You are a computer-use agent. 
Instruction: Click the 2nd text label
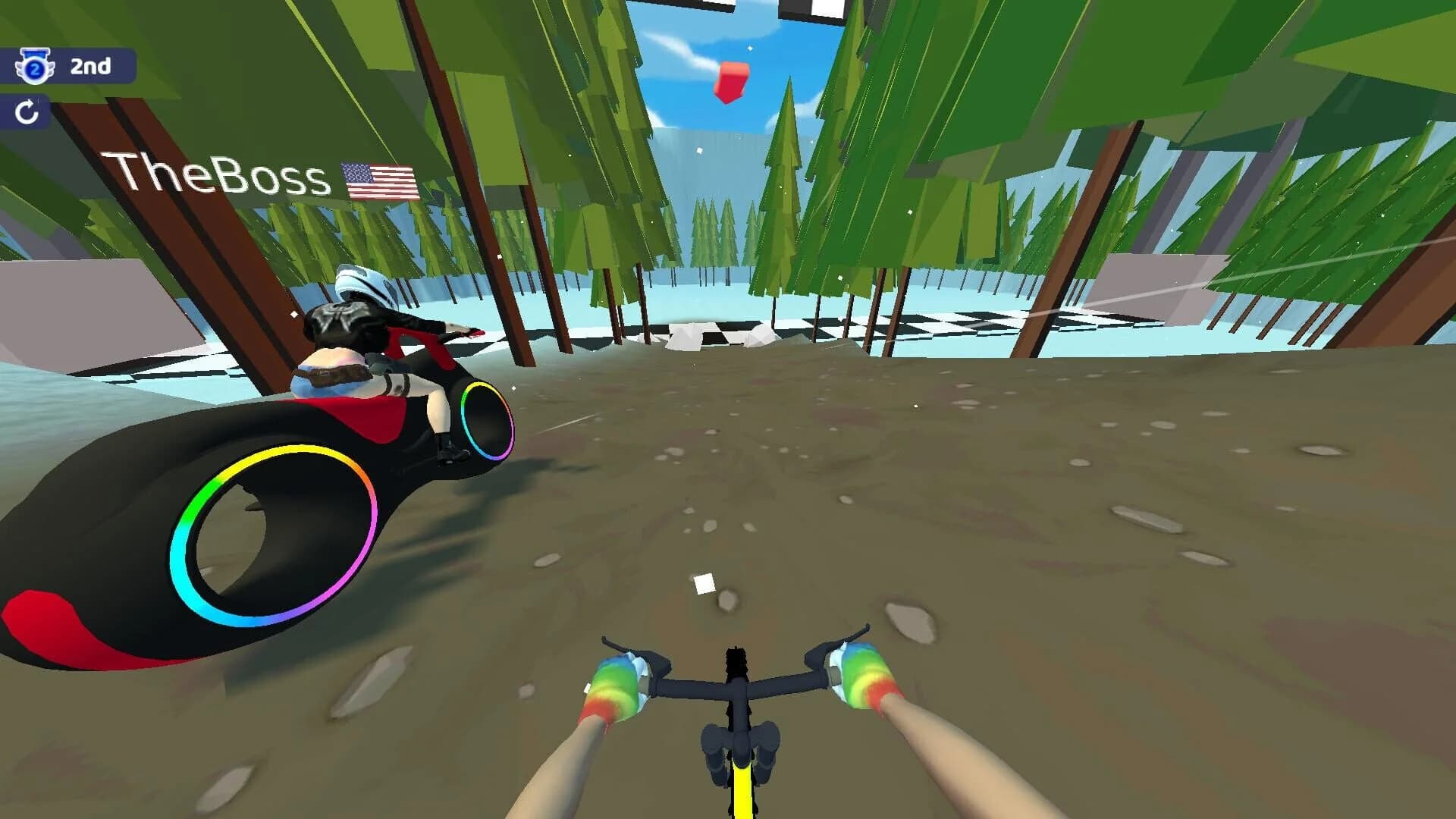click(90, 67)
